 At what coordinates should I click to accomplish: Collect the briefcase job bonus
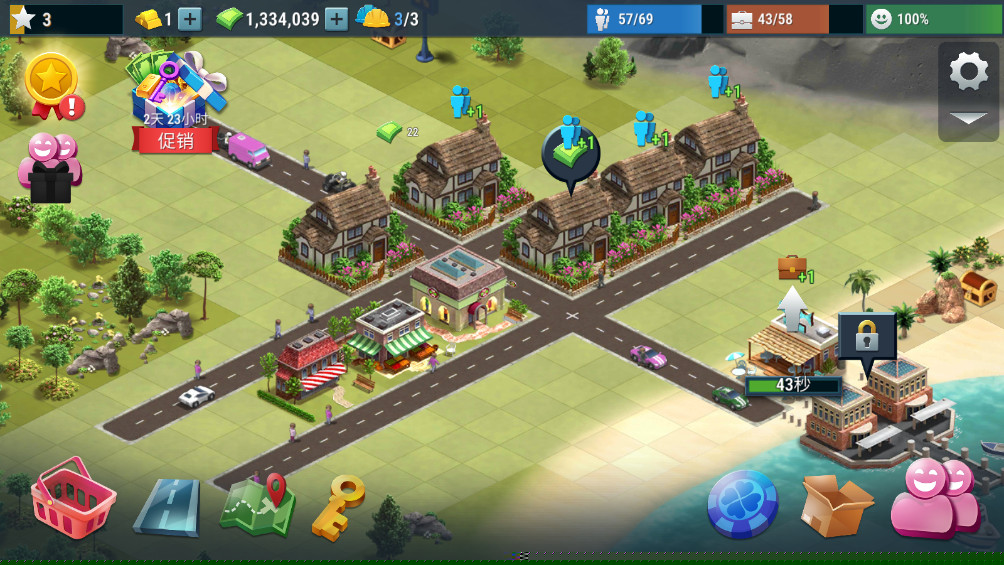tap(792, 267)
